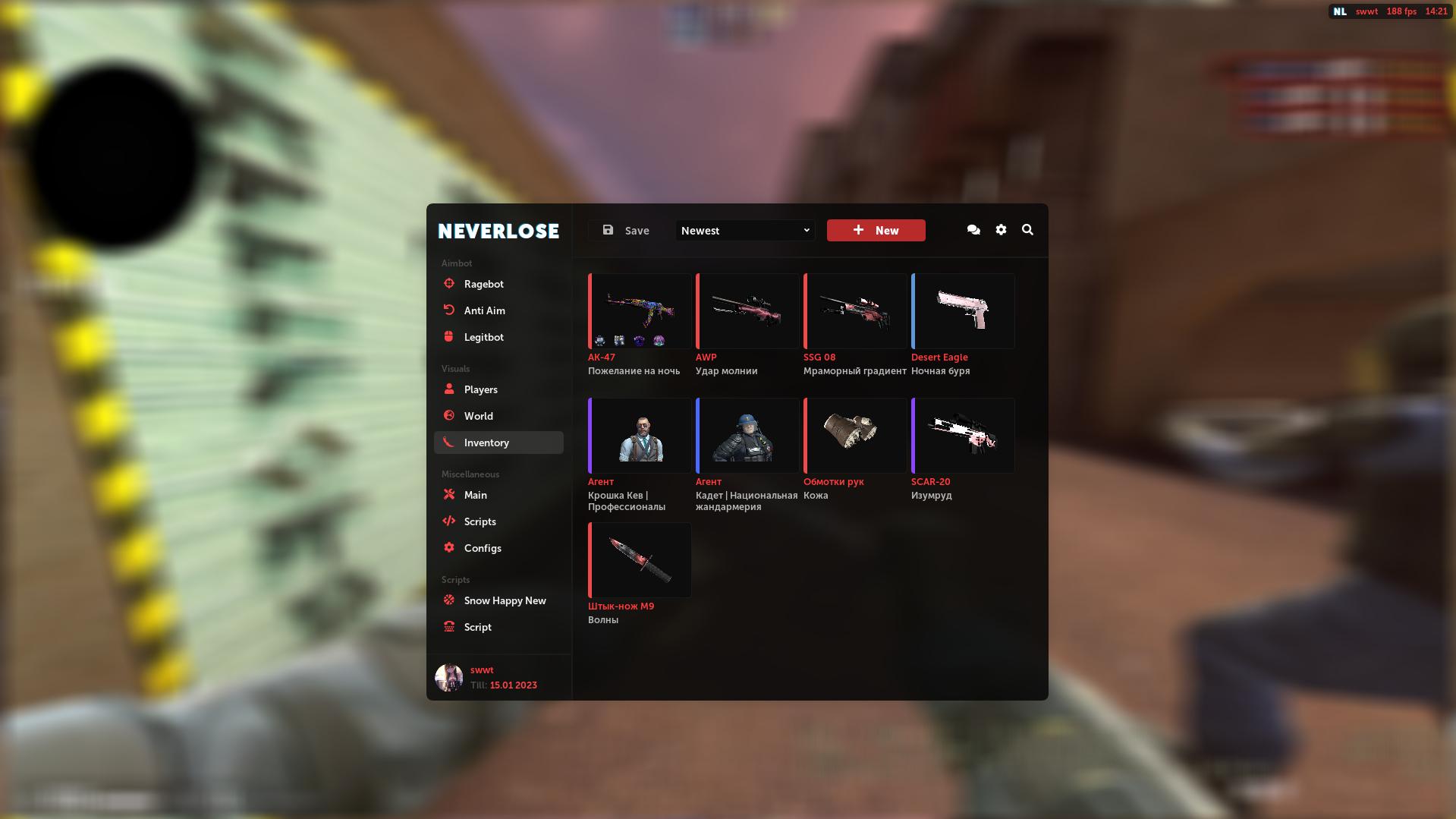Open the search for skins

tap(1028, 229)
